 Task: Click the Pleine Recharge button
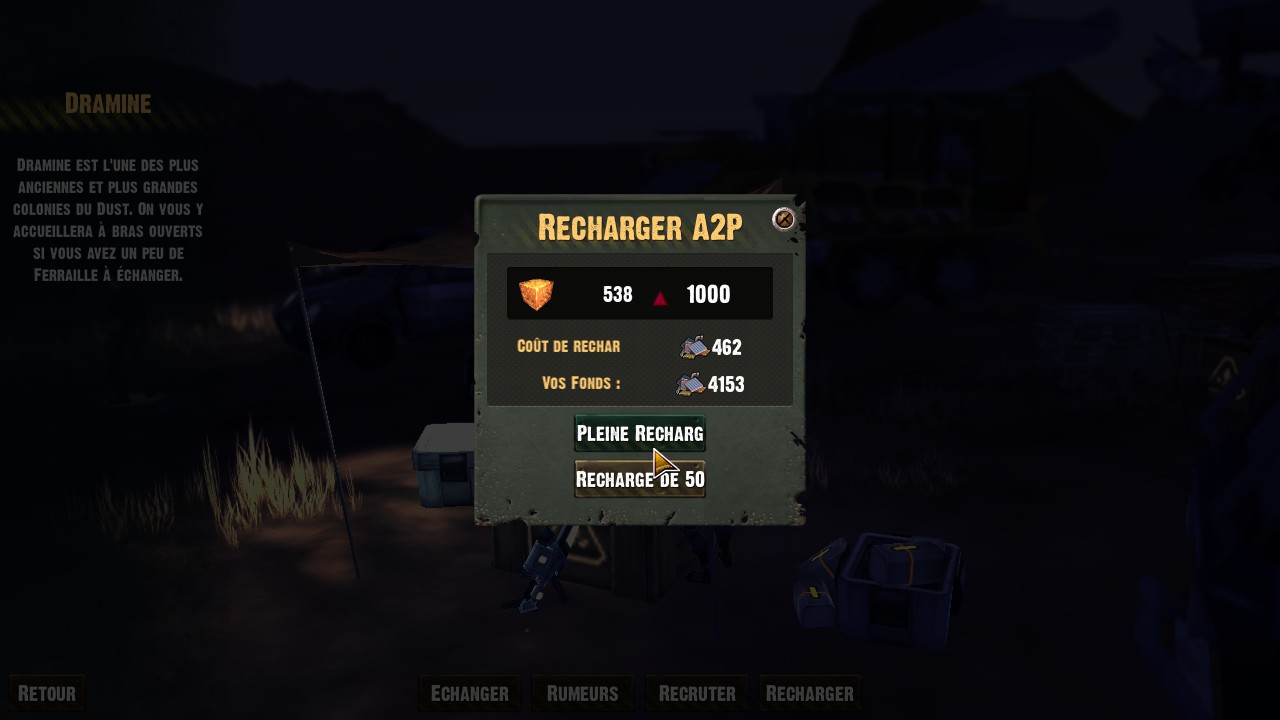point(639,433)
